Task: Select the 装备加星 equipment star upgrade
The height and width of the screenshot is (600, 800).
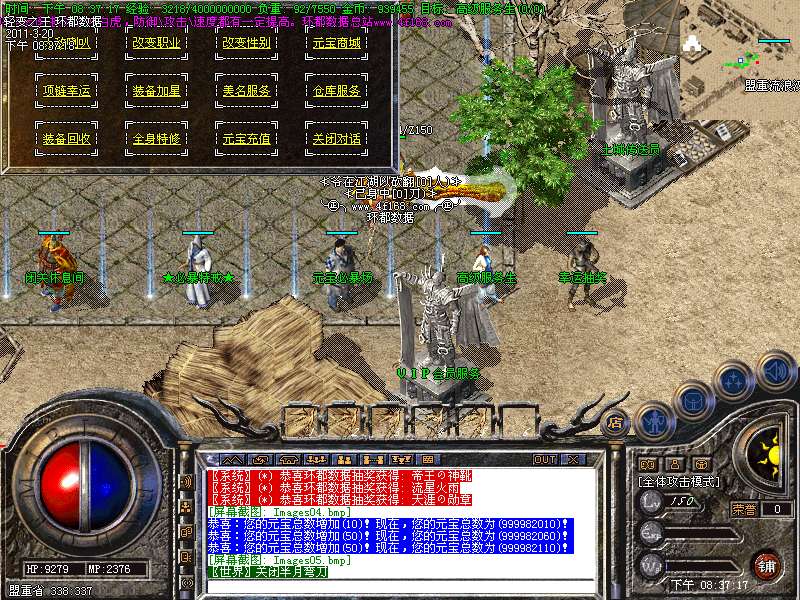Action: tap(156, 90)
